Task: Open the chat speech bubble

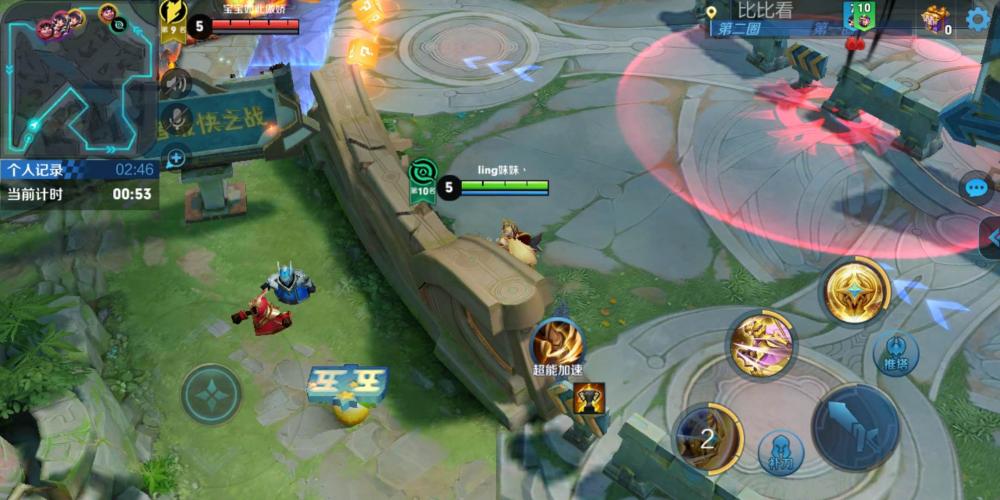Action: click(x=977, y=188)
